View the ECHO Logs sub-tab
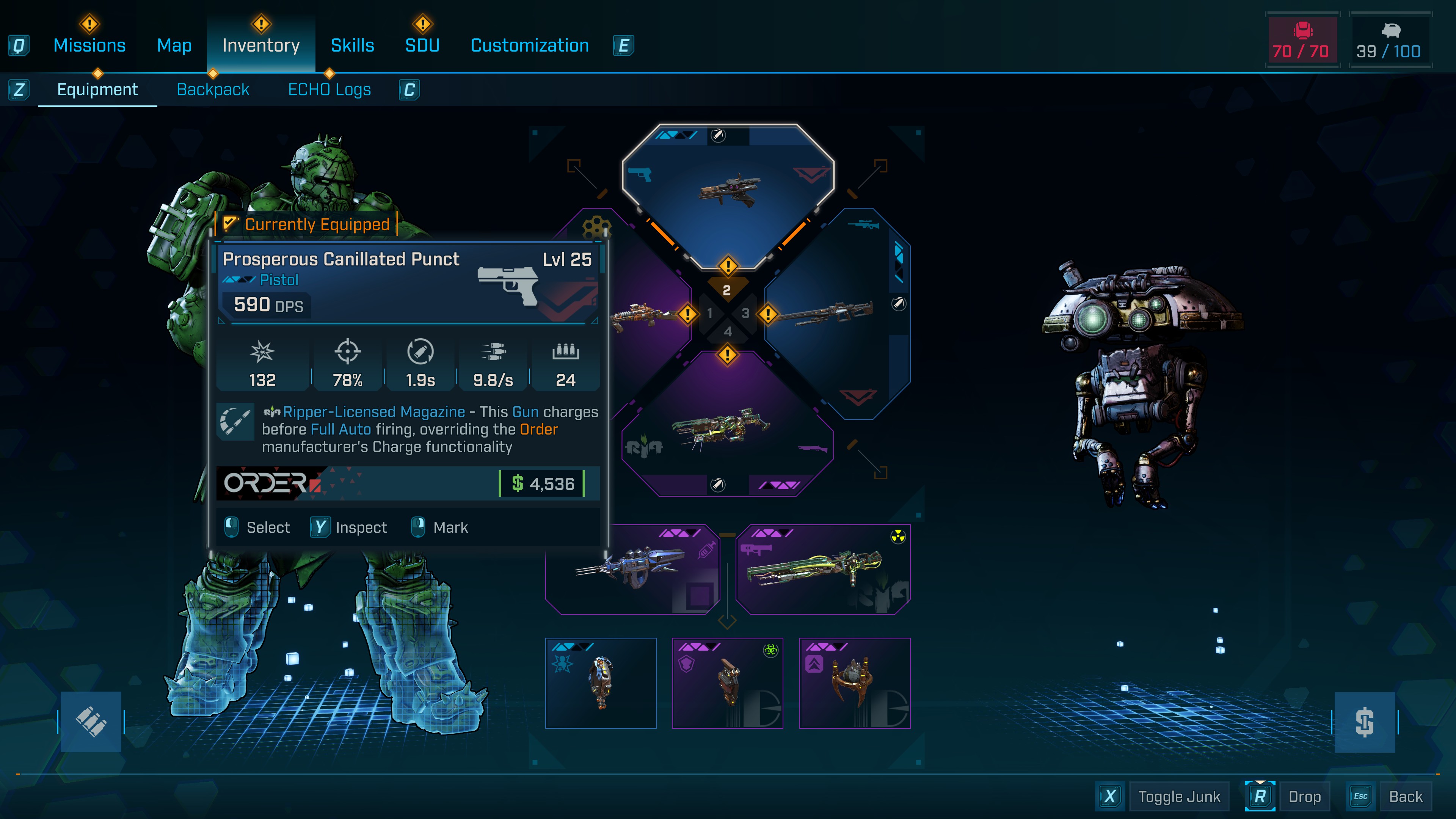The image size is (1456, 819). (329, 89)
